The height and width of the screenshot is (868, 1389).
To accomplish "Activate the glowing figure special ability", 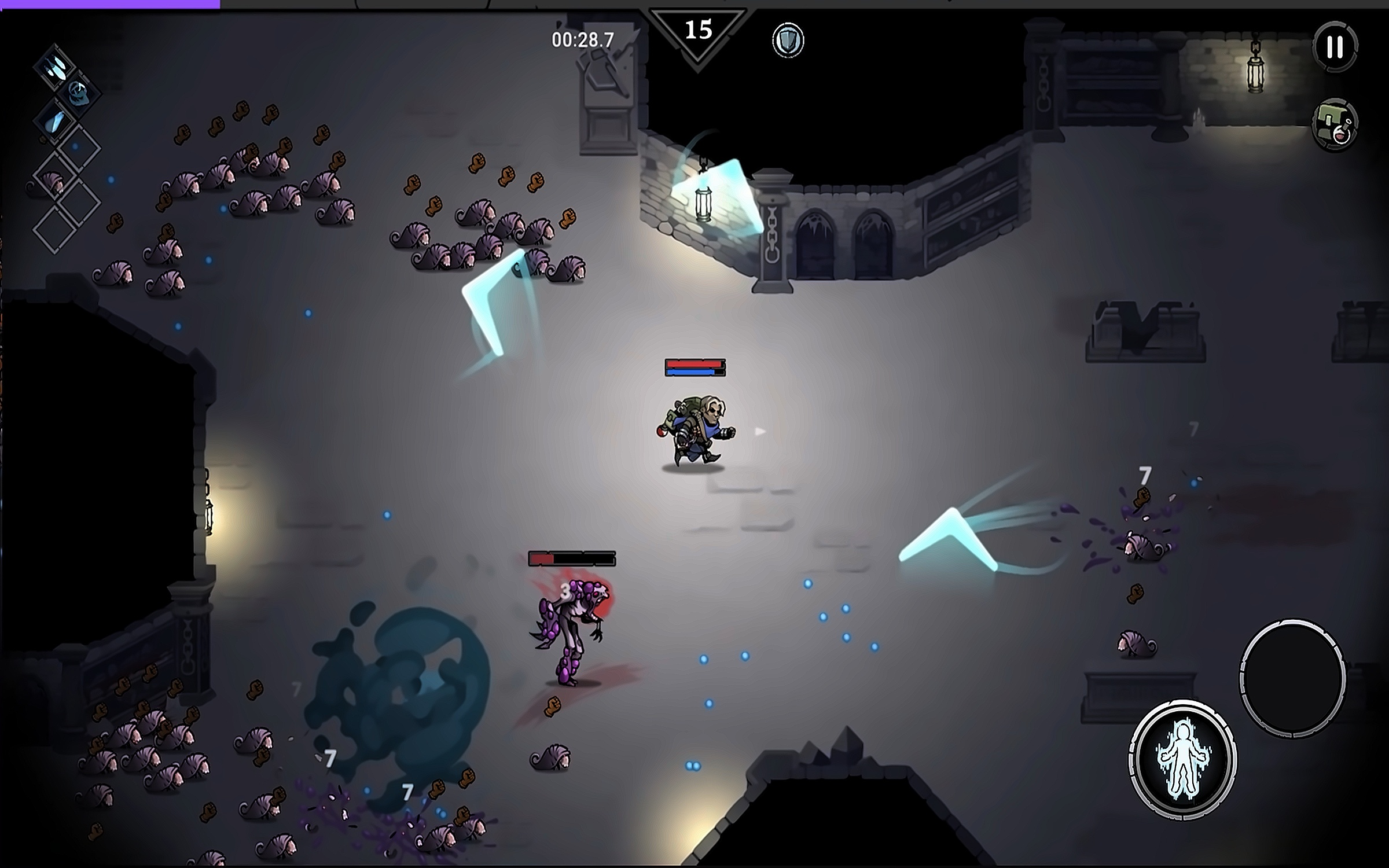I will (1182, 759).
